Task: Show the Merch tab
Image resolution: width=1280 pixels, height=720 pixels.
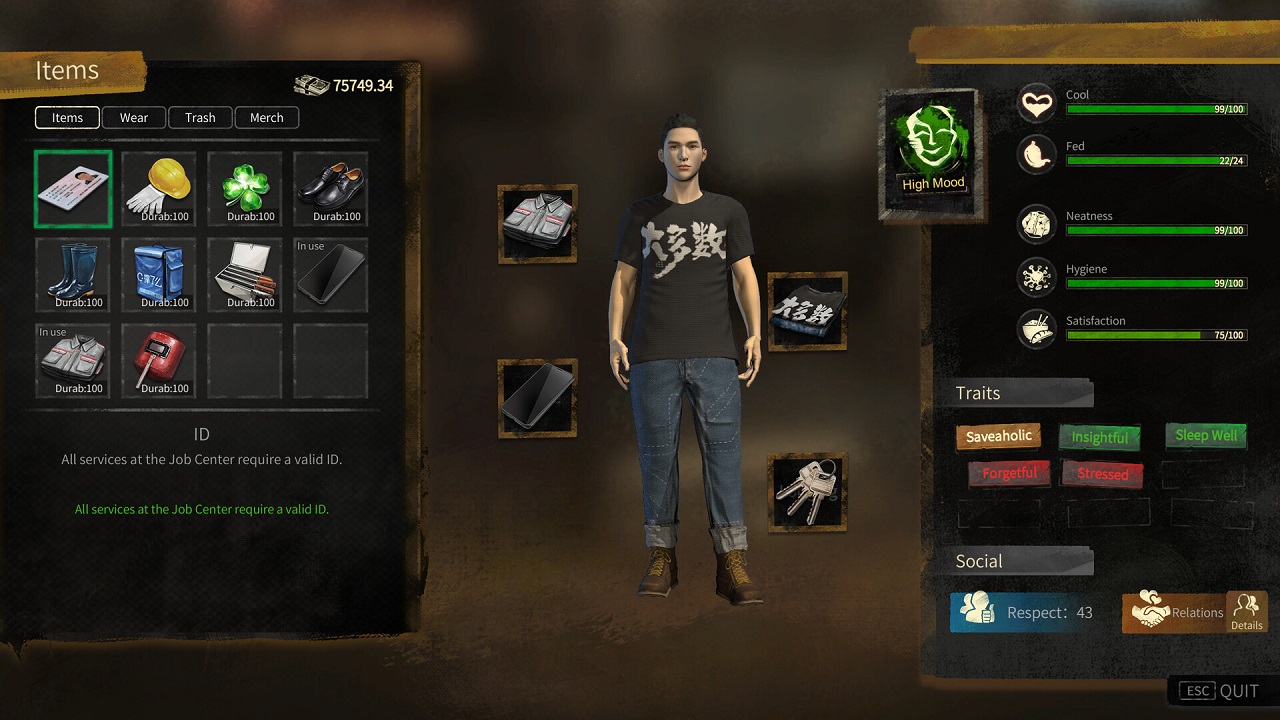Action: (266, 118)
